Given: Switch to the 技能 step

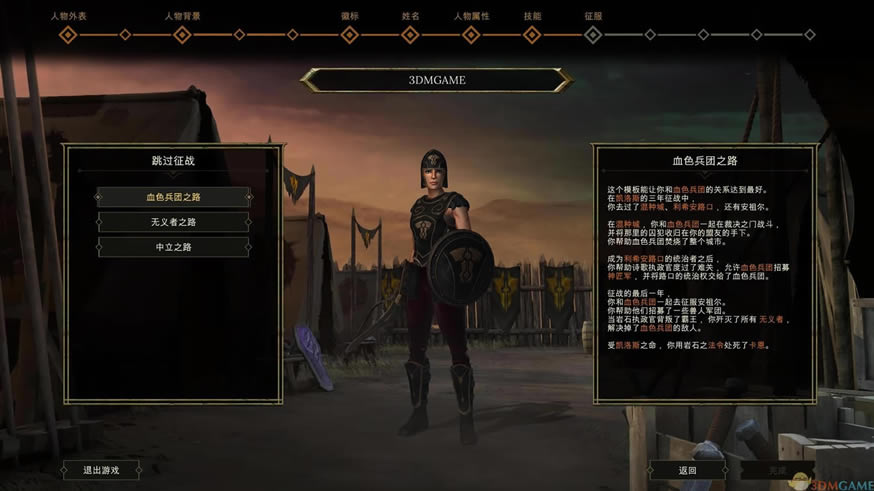Looking at the screenshot, I should tap(532, 35).
